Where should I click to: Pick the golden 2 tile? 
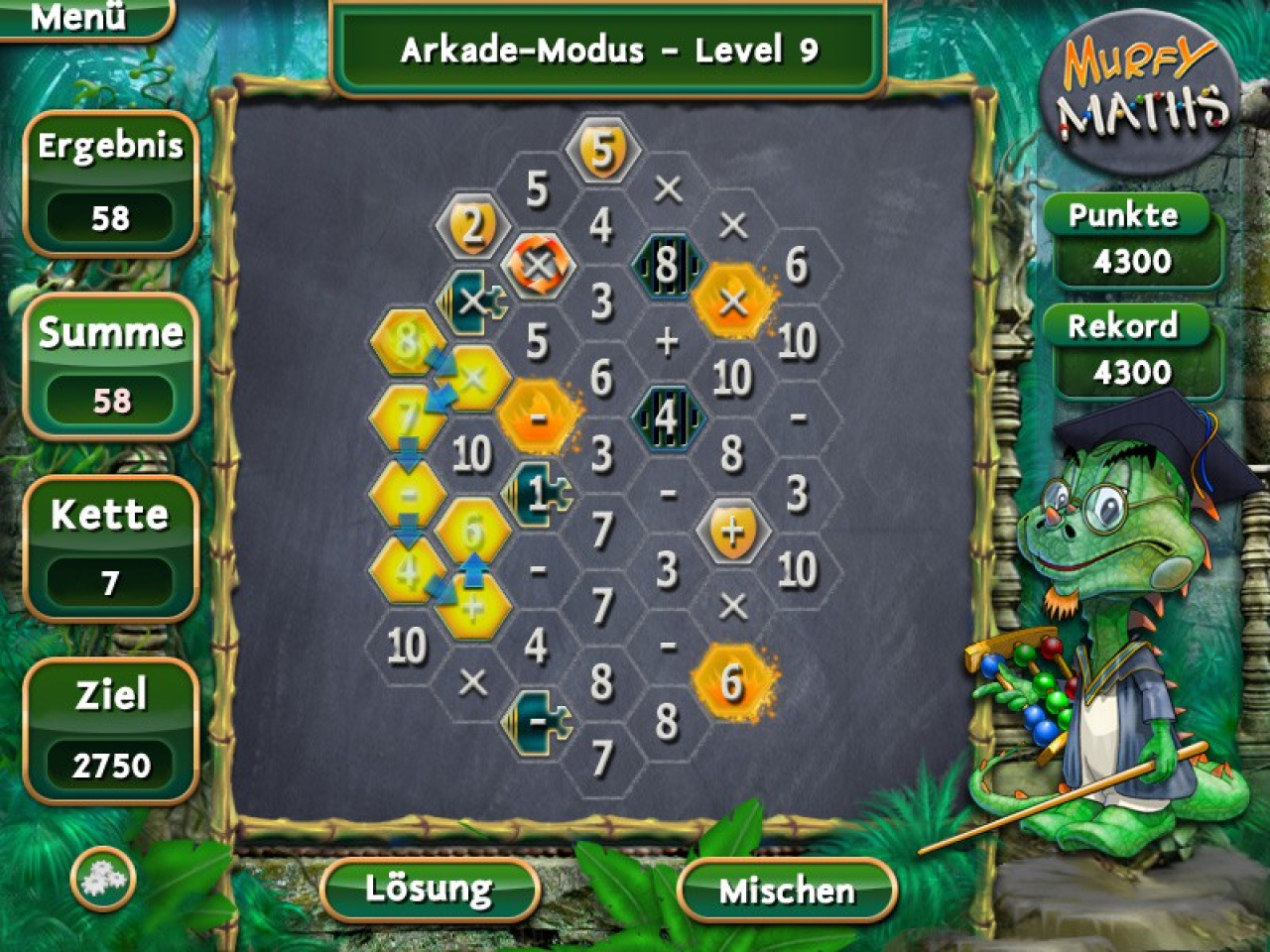coord(472,227)
